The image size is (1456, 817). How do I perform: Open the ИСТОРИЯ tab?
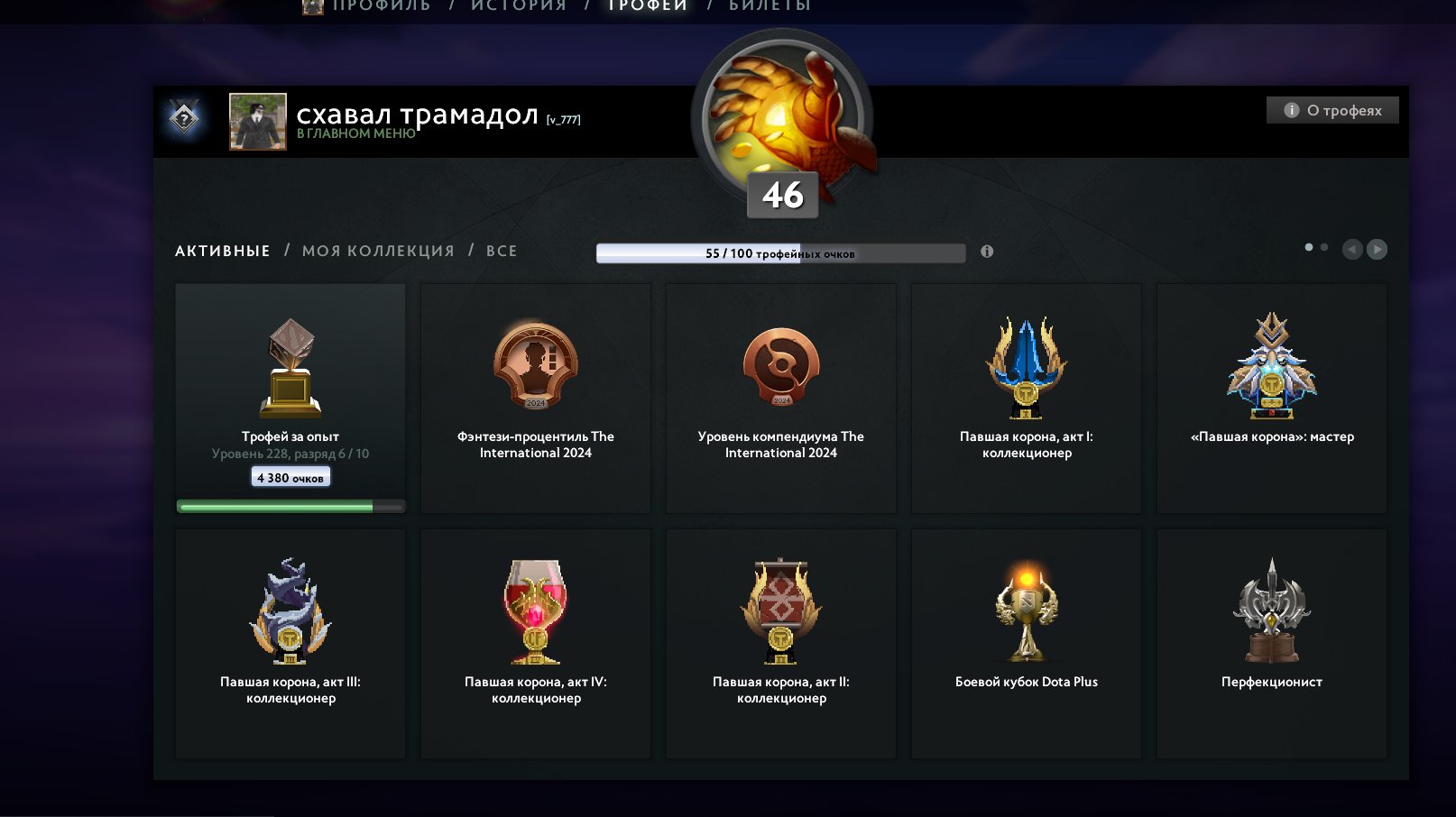click(x=514, y=5)
